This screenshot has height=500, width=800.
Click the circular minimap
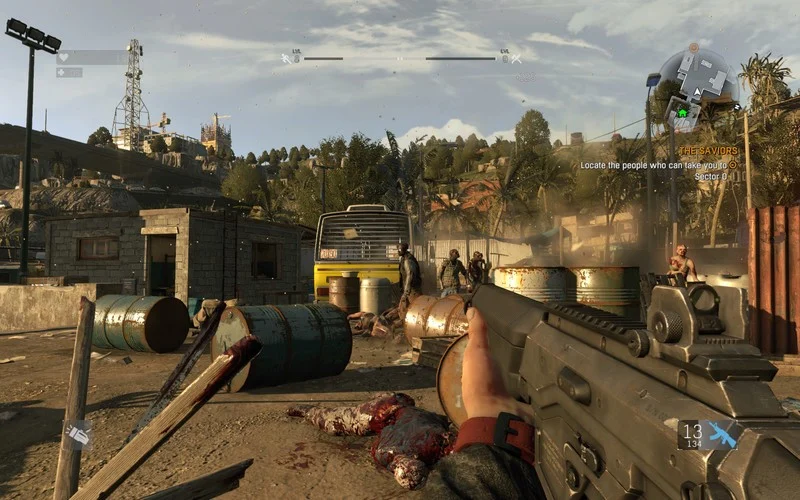(x=697, y=83)
